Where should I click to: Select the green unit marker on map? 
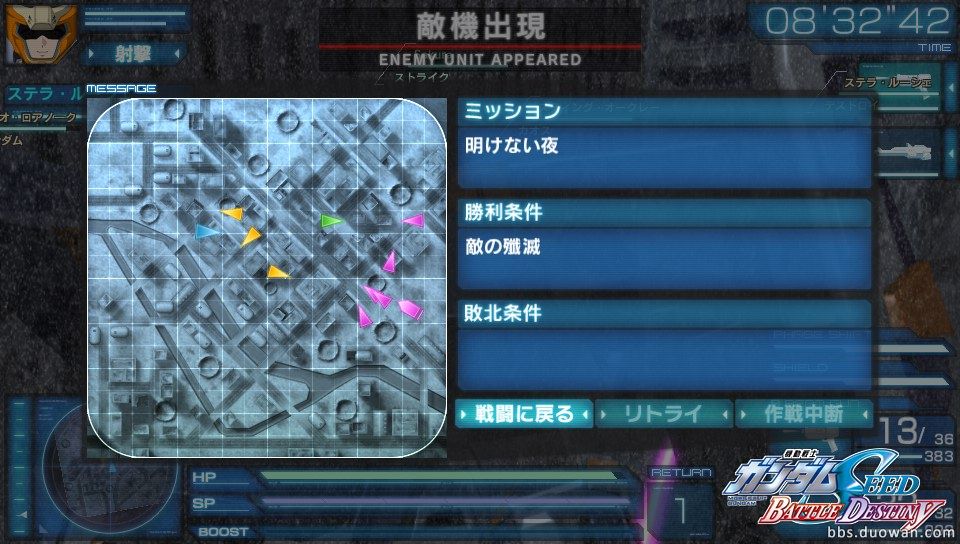click(x=330, y=220)
